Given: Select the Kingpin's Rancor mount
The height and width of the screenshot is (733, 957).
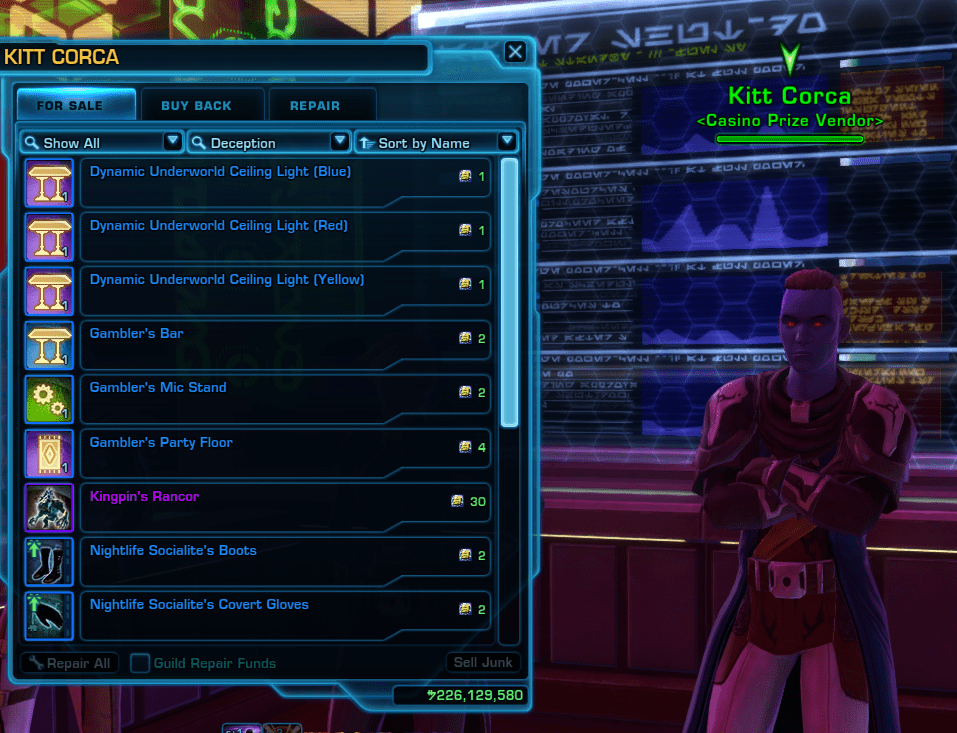Looking at the screenshot, I should [285, 506].
